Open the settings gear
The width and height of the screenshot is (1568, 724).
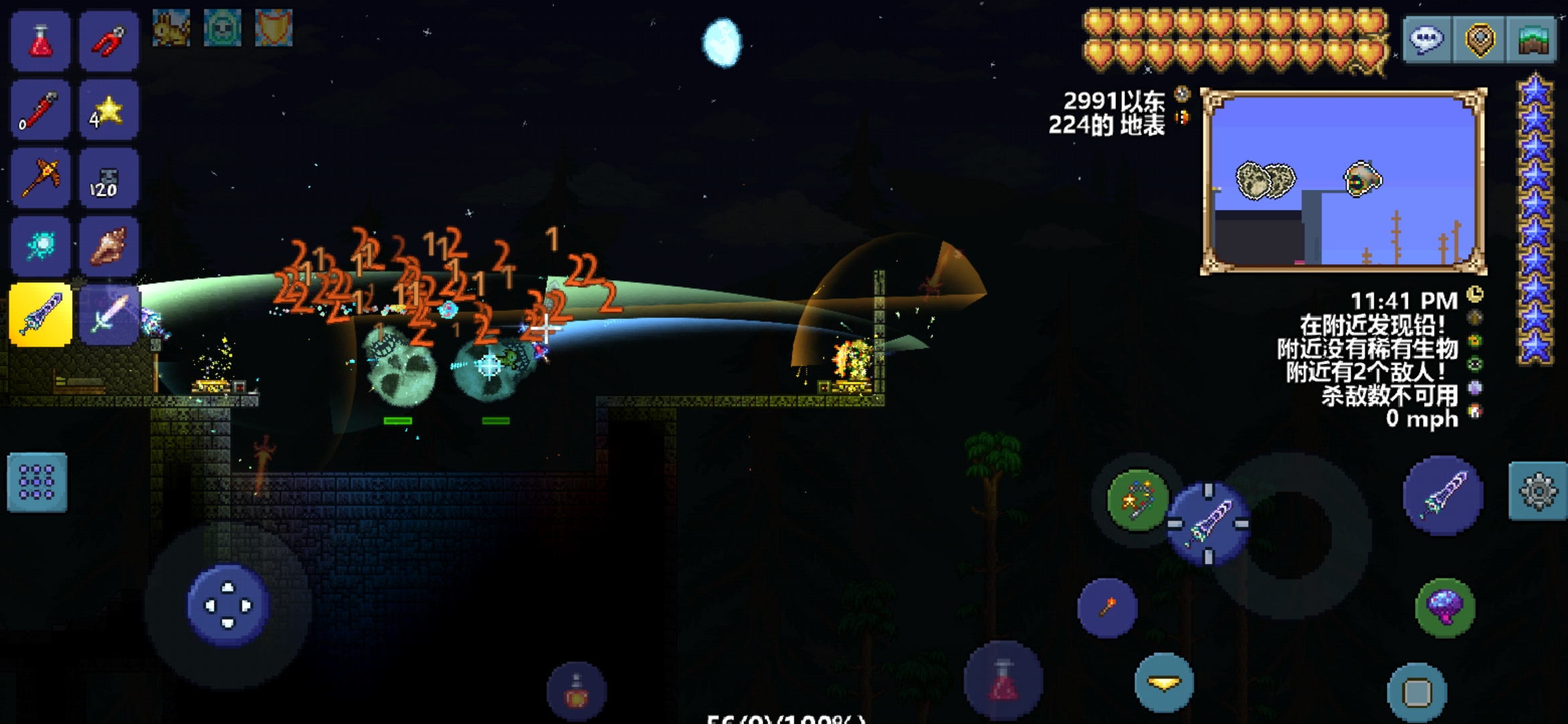(x=1538, y=491)
